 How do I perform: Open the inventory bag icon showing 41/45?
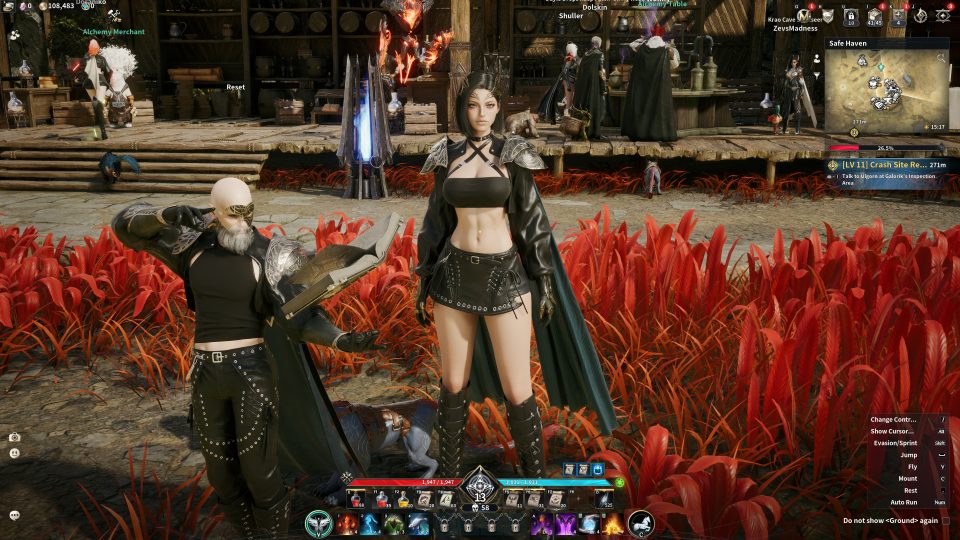click(x=873, y=16)
